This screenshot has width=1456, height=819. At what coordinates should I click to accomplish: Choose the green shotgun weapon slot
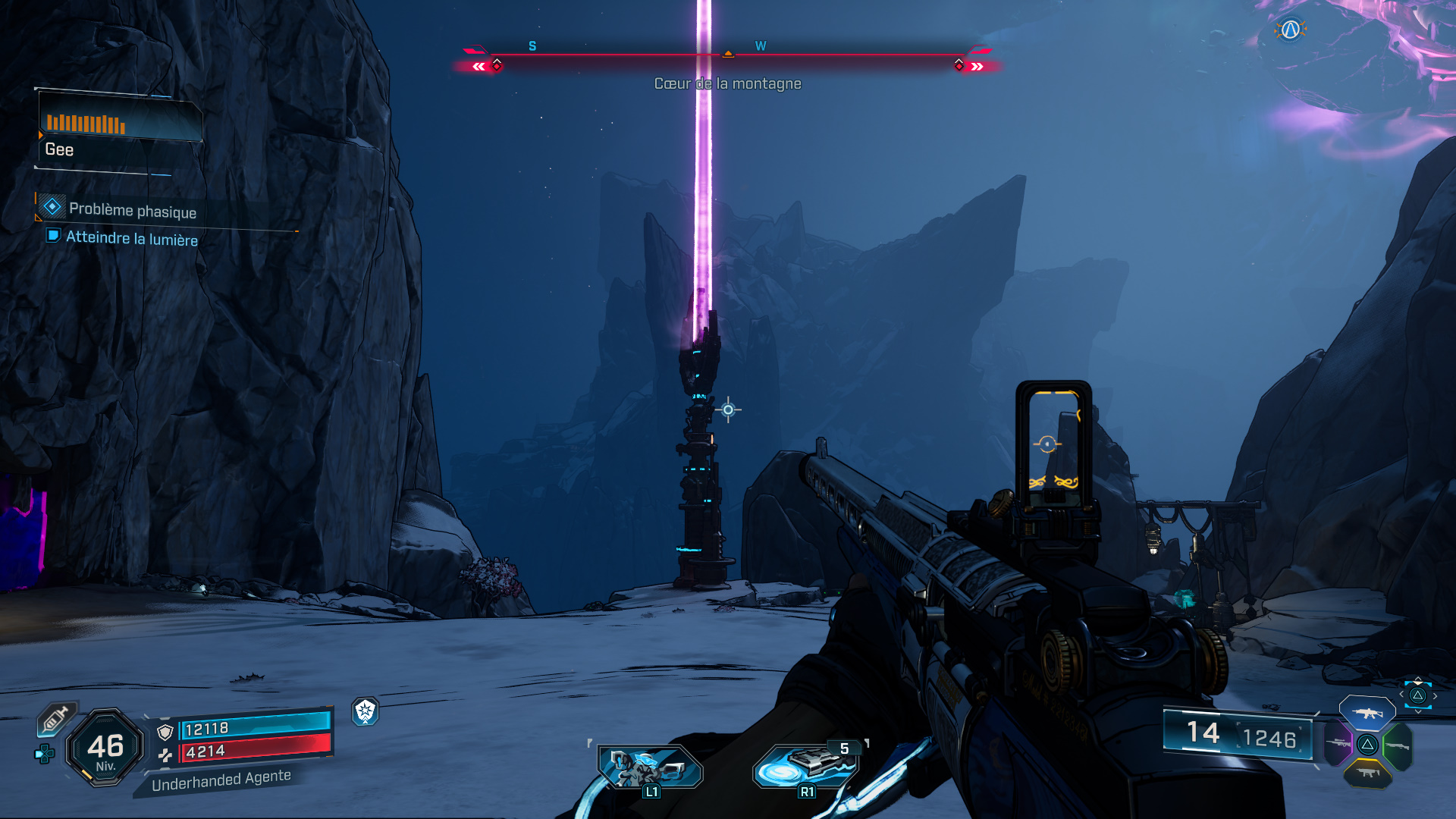point(1397,746)
